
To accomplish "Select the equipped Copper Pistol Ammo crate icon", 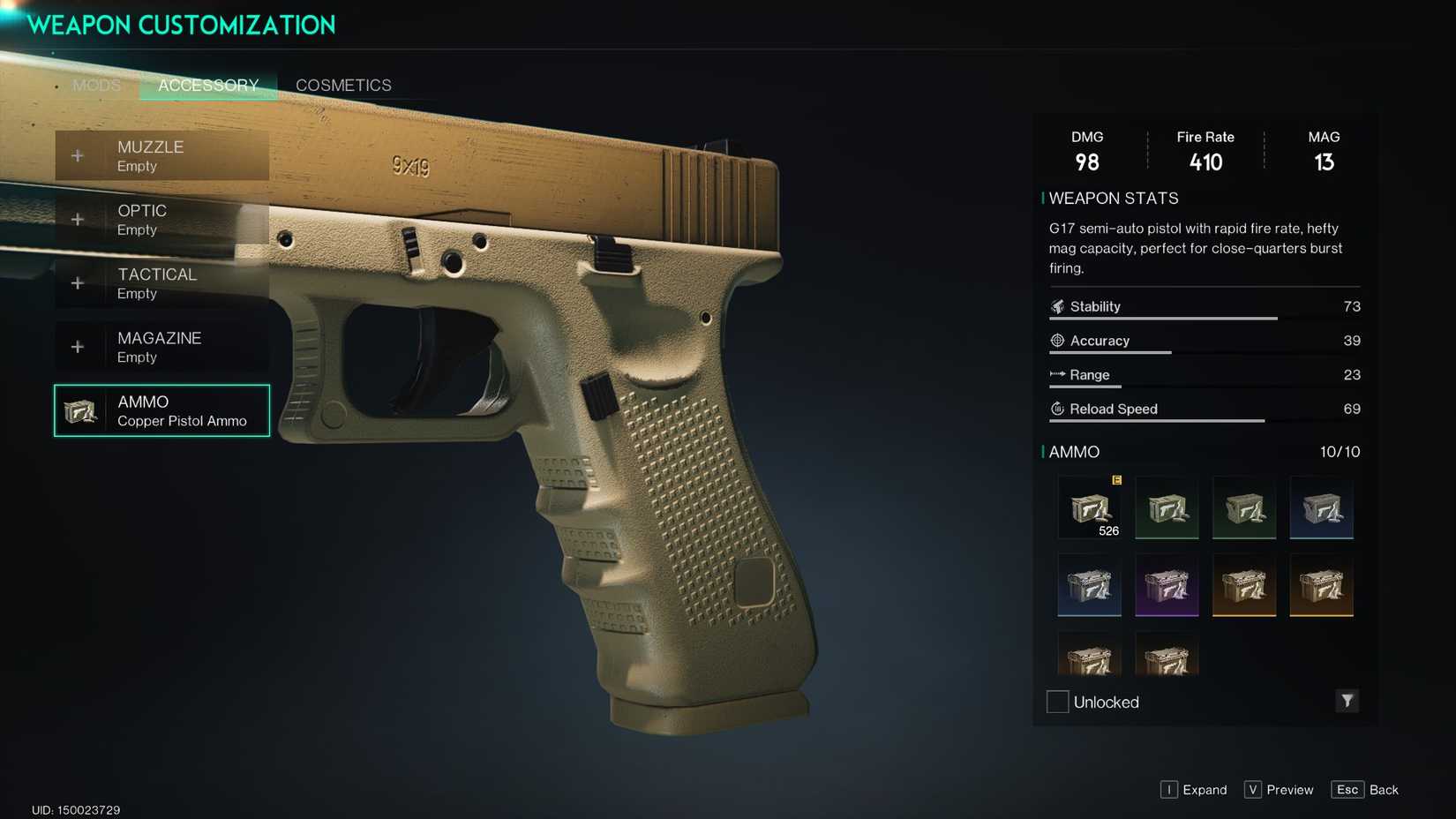I will (x=1089, y=507).
